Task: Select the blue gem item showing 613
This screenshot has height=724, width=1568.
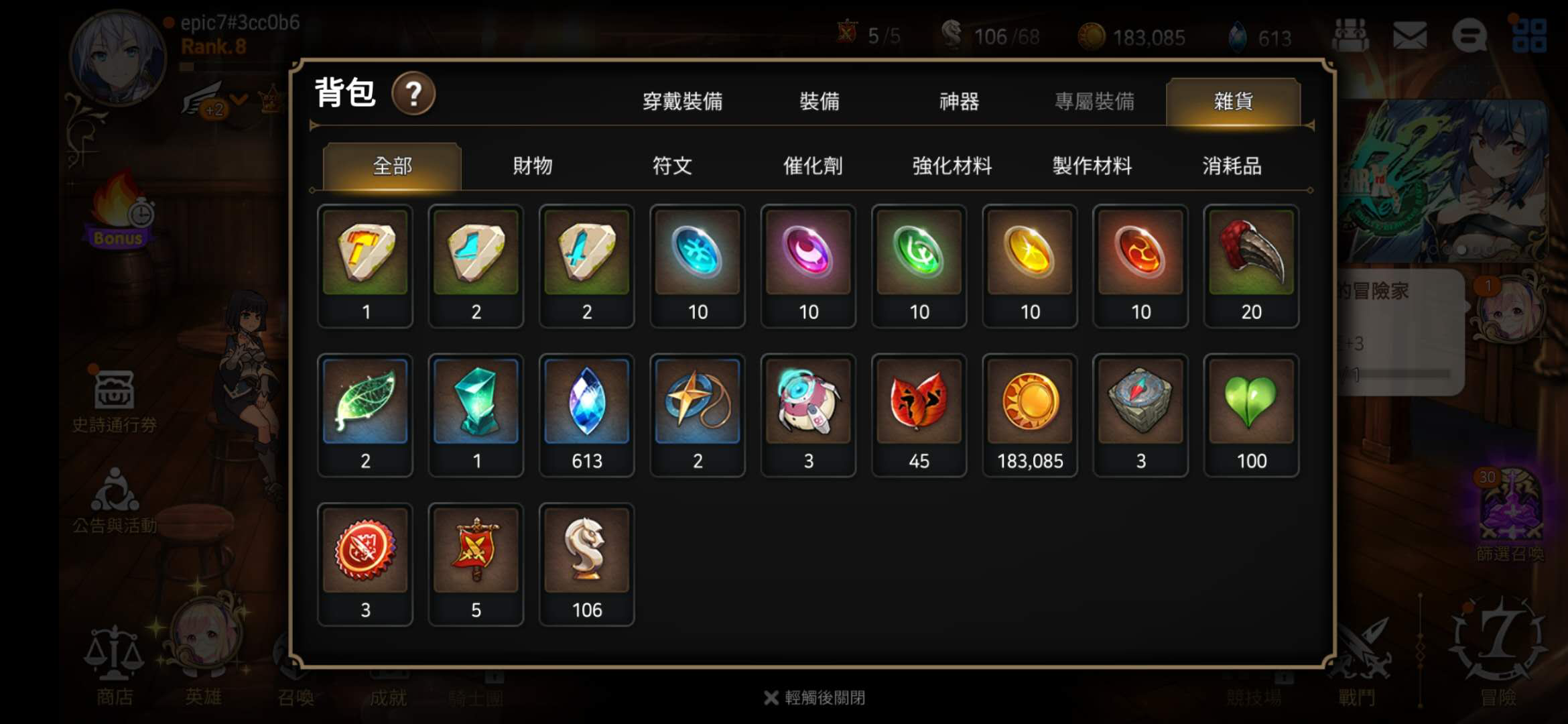Action: [586, 402]
